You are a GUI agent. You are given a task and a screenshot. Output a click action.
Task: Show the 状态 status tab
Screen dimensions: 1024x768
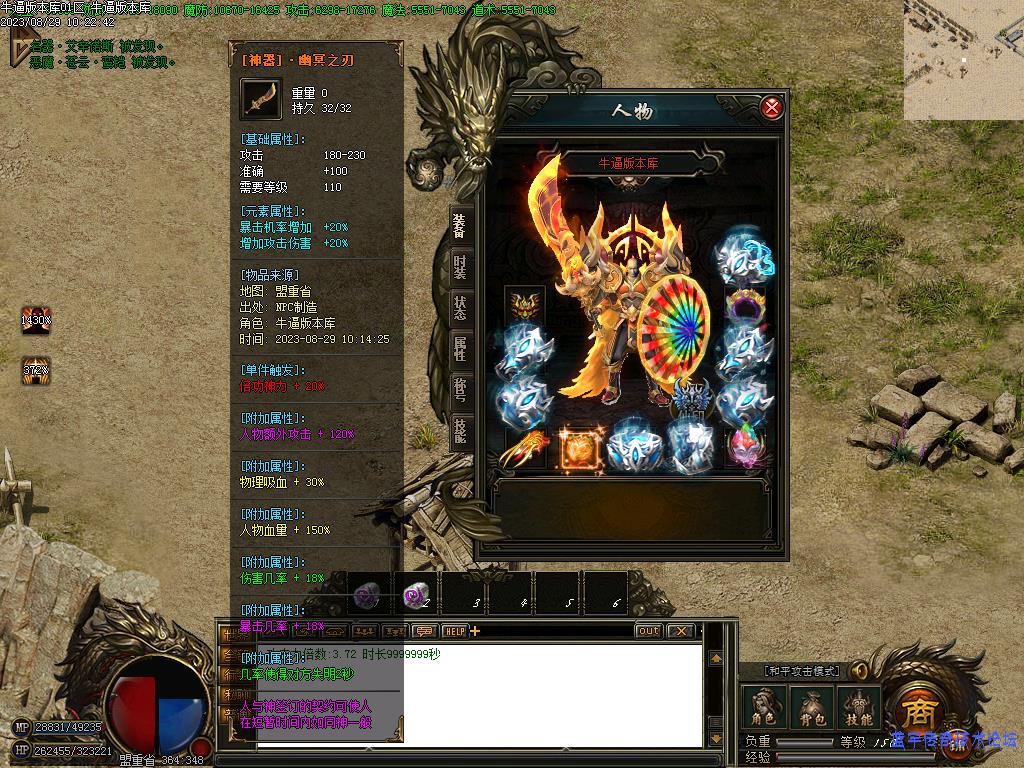pos(459,307)
